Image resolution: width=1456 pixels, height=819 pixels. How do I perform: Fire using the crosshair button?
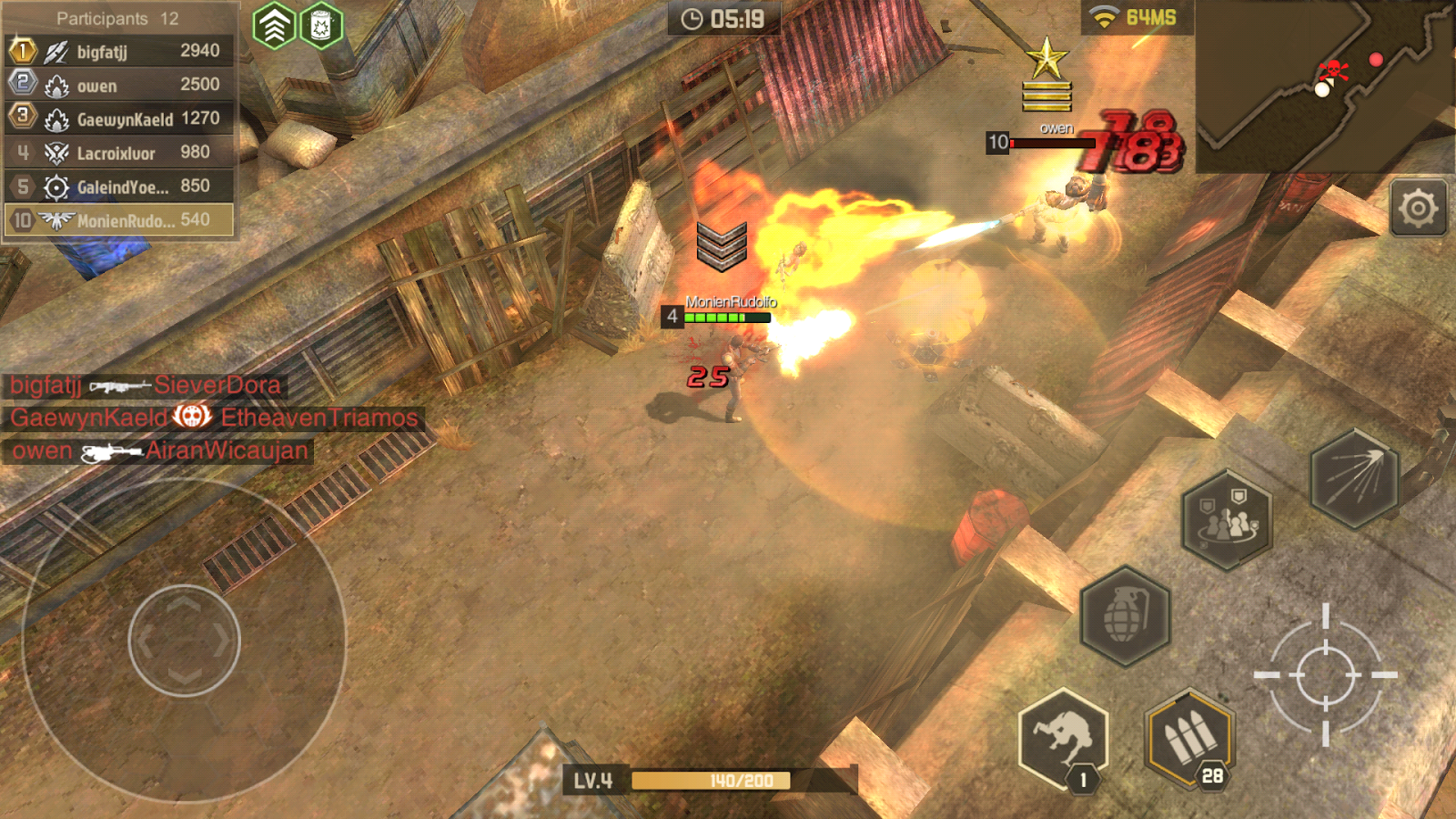tap(1325, 674)
